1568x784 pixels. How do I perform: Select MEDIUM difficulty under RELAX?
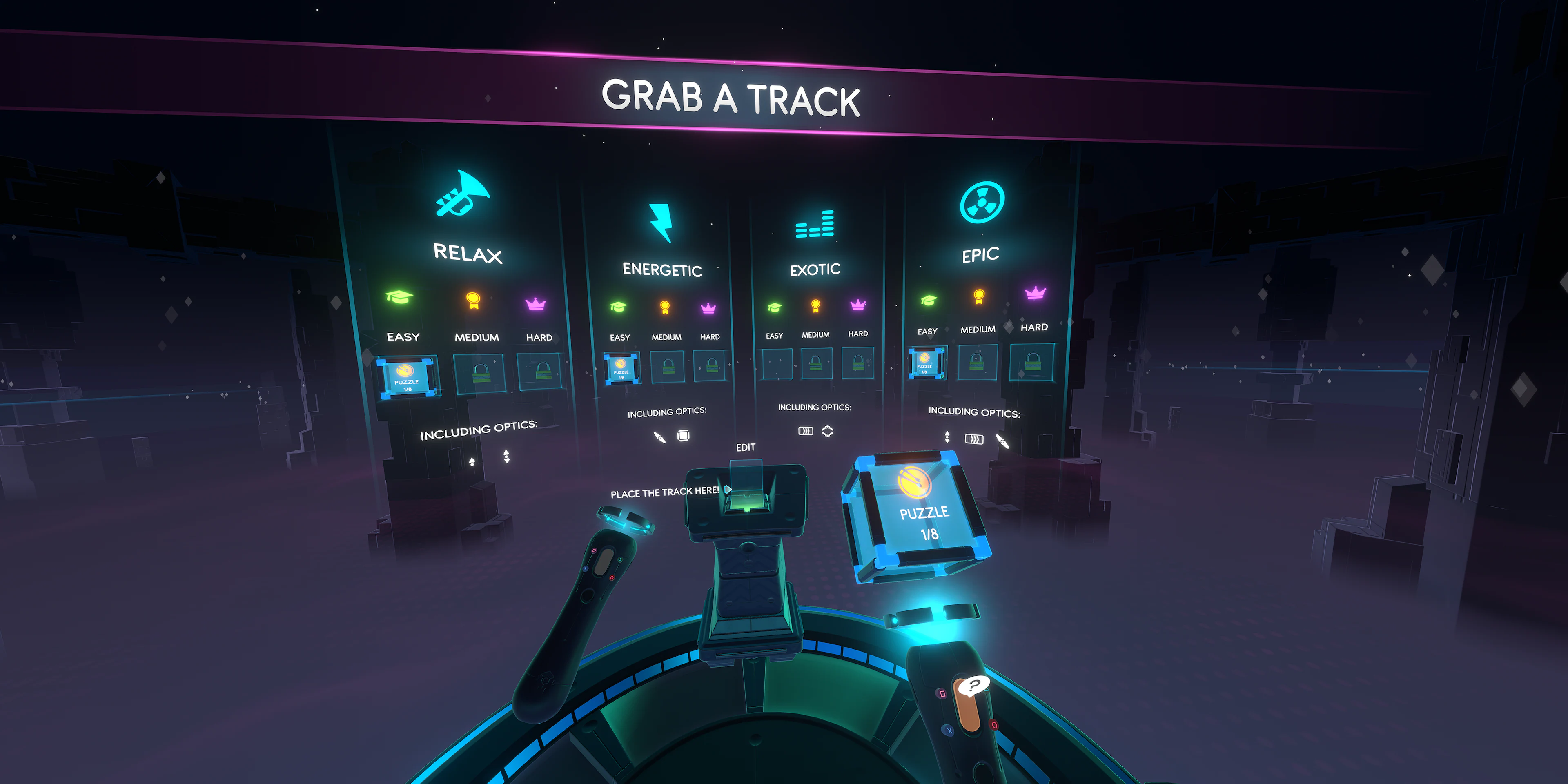[476, 337]
